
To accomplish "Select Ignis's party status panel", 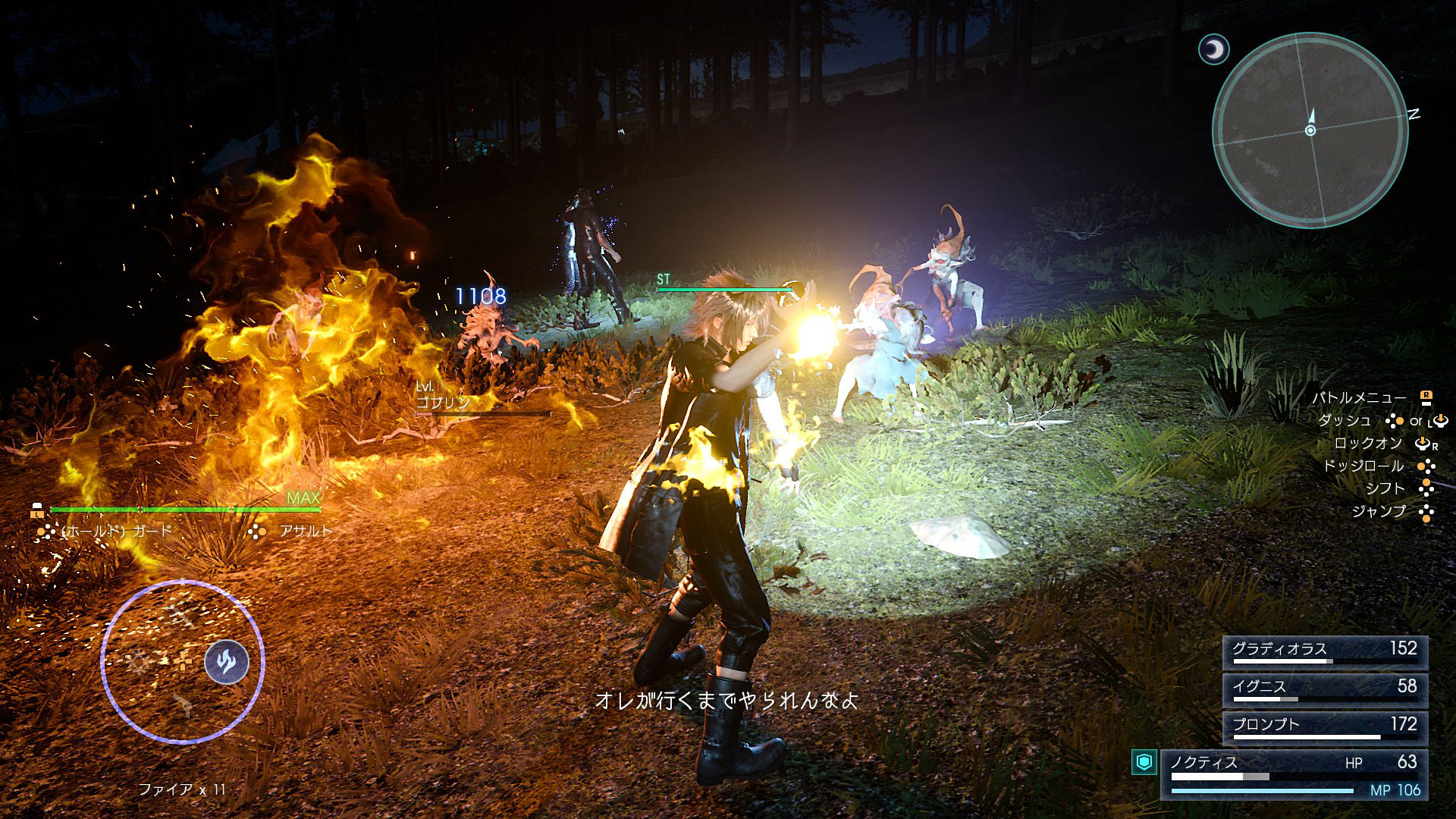I will point(1324,690).
